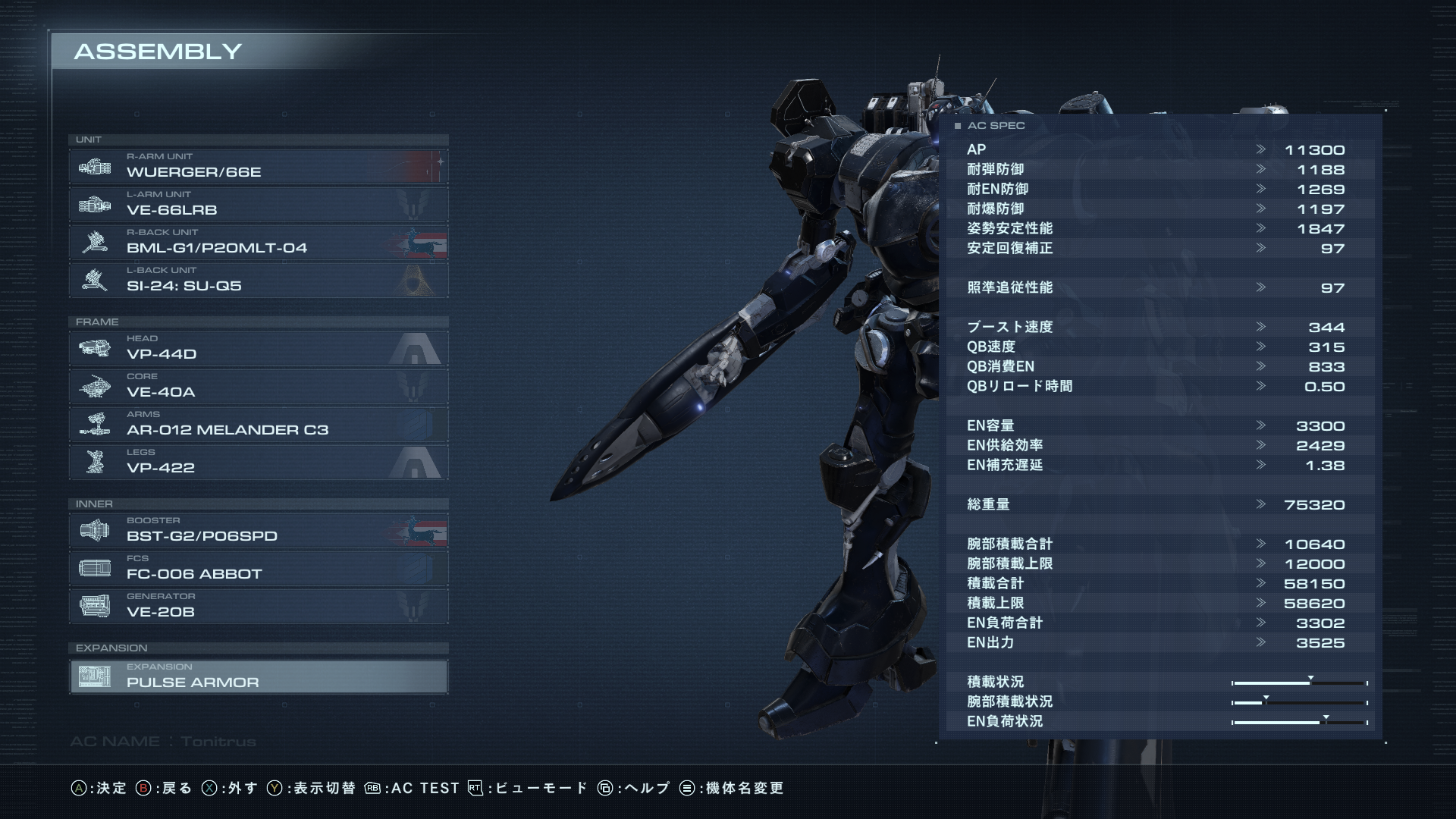This screenshot has width=1456, height=819.
Task: Choose the VP-422 legs slot
Action: pyautogui.click(x=258, y=462)
